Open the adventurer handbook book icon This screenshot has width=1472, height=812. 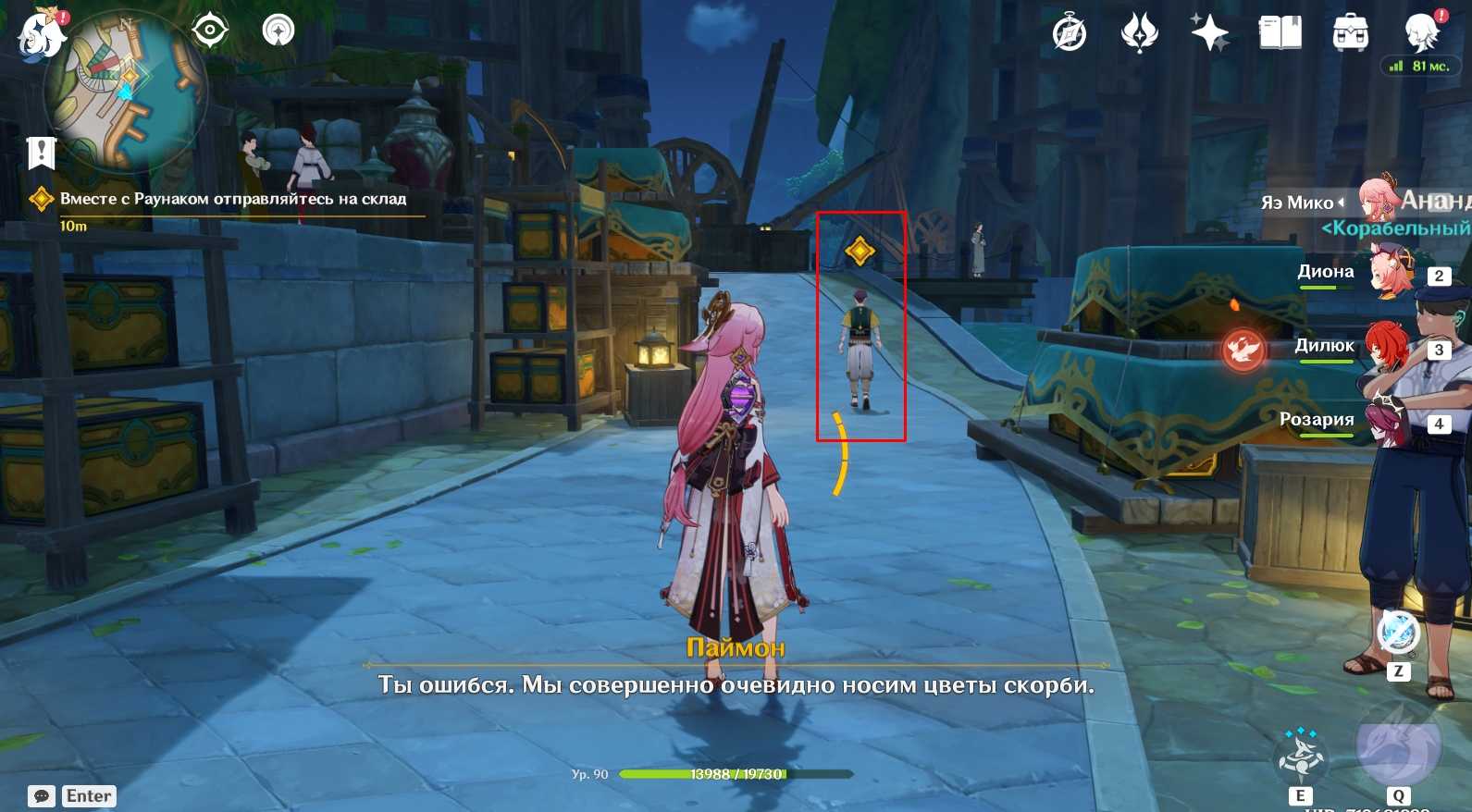tap(1280, 33)
